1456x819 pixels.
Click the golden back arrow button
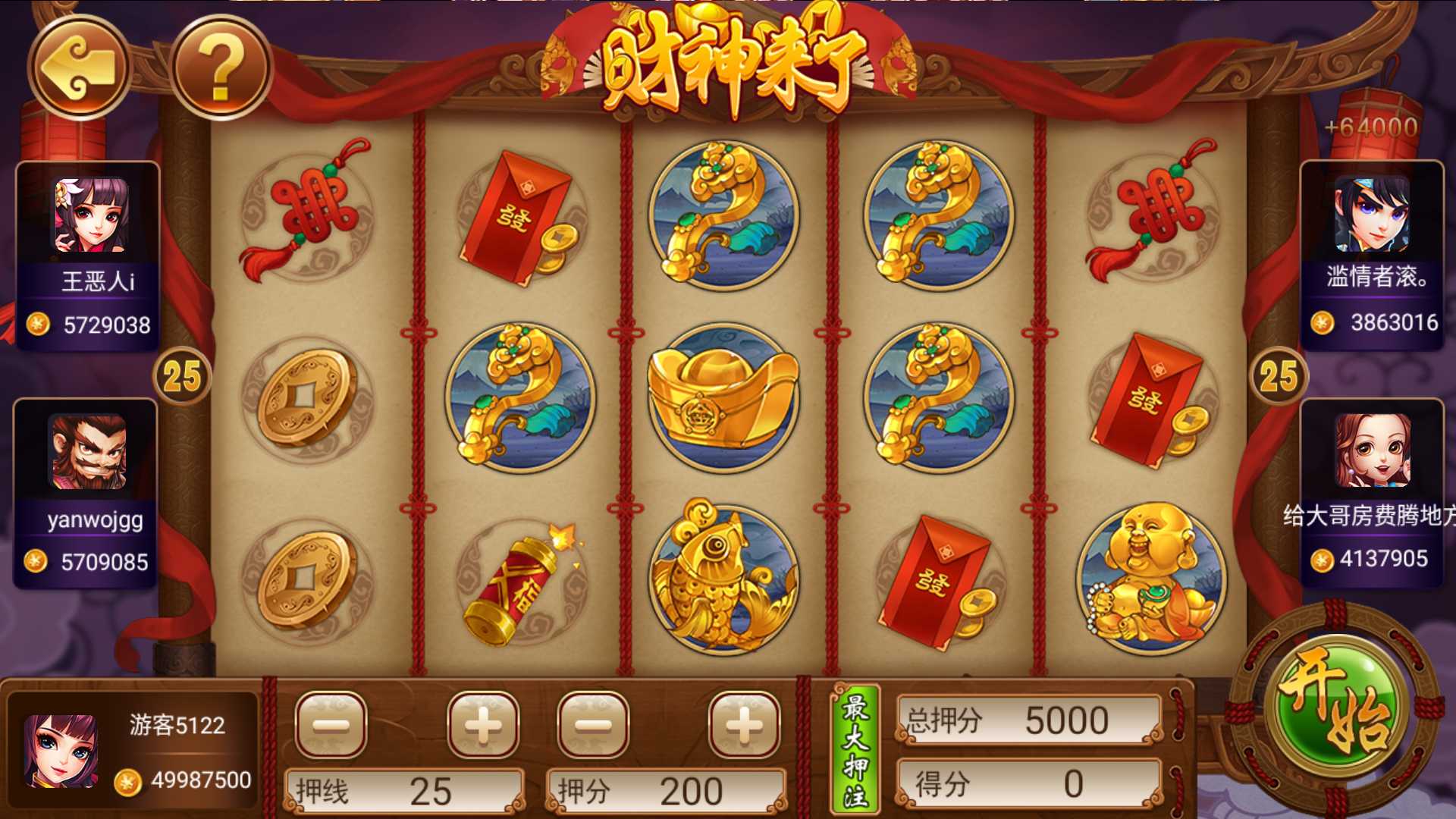click(x=79, y=68)
